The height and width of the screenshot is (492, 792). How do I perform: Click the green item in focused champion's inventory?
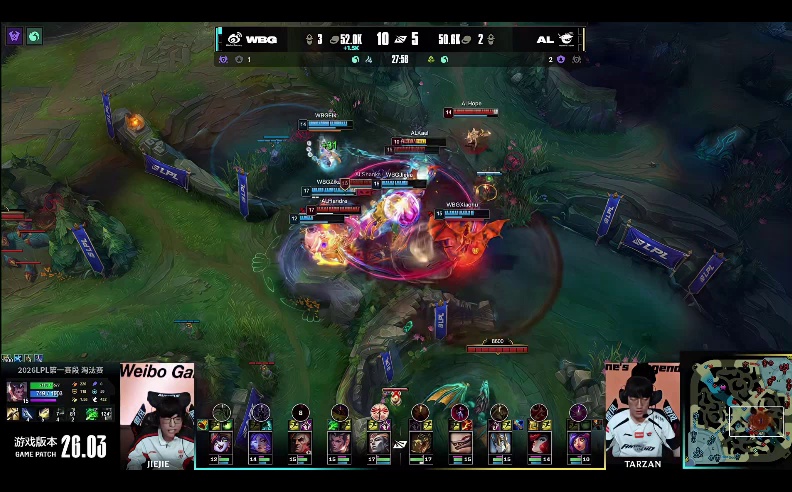[92, 414]
